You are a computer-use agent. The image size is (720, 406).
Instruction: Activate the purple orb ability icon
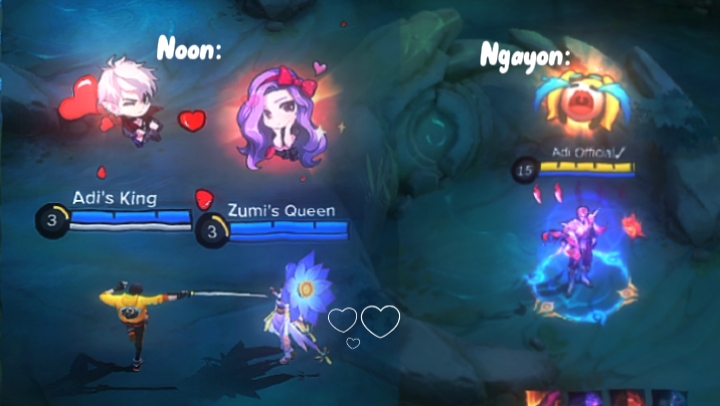coord(583,397)
